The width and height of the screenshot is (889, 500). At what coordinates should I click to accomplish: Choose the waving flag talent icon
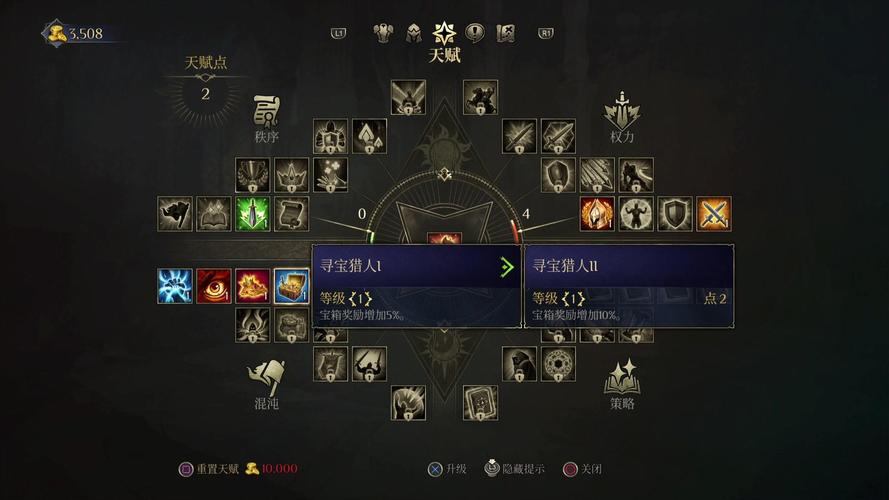(x=175, y=214)
